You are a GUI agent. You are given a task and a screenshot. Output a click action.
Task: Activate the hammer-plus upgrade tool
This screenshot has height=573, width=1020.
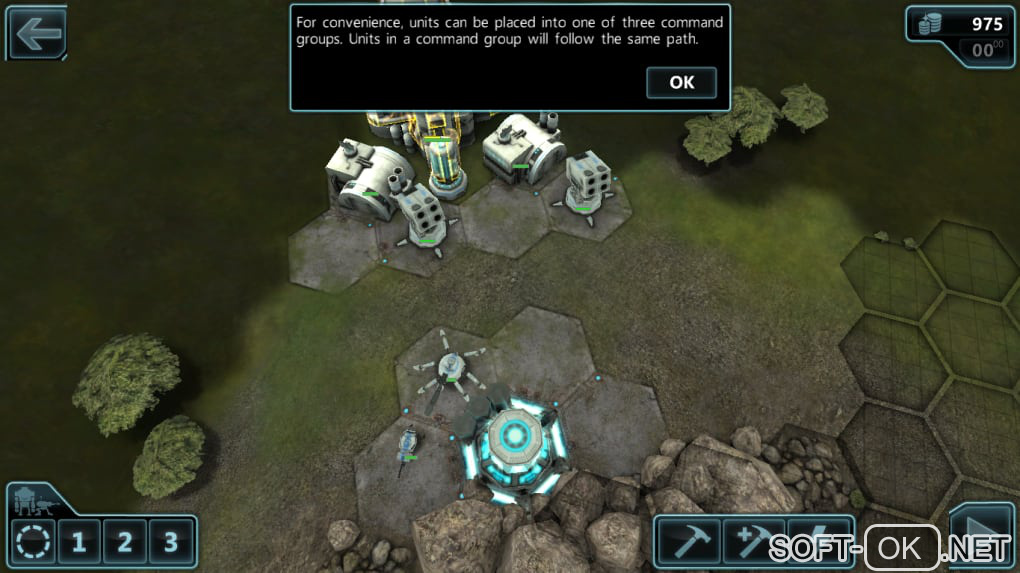point(753,543)
